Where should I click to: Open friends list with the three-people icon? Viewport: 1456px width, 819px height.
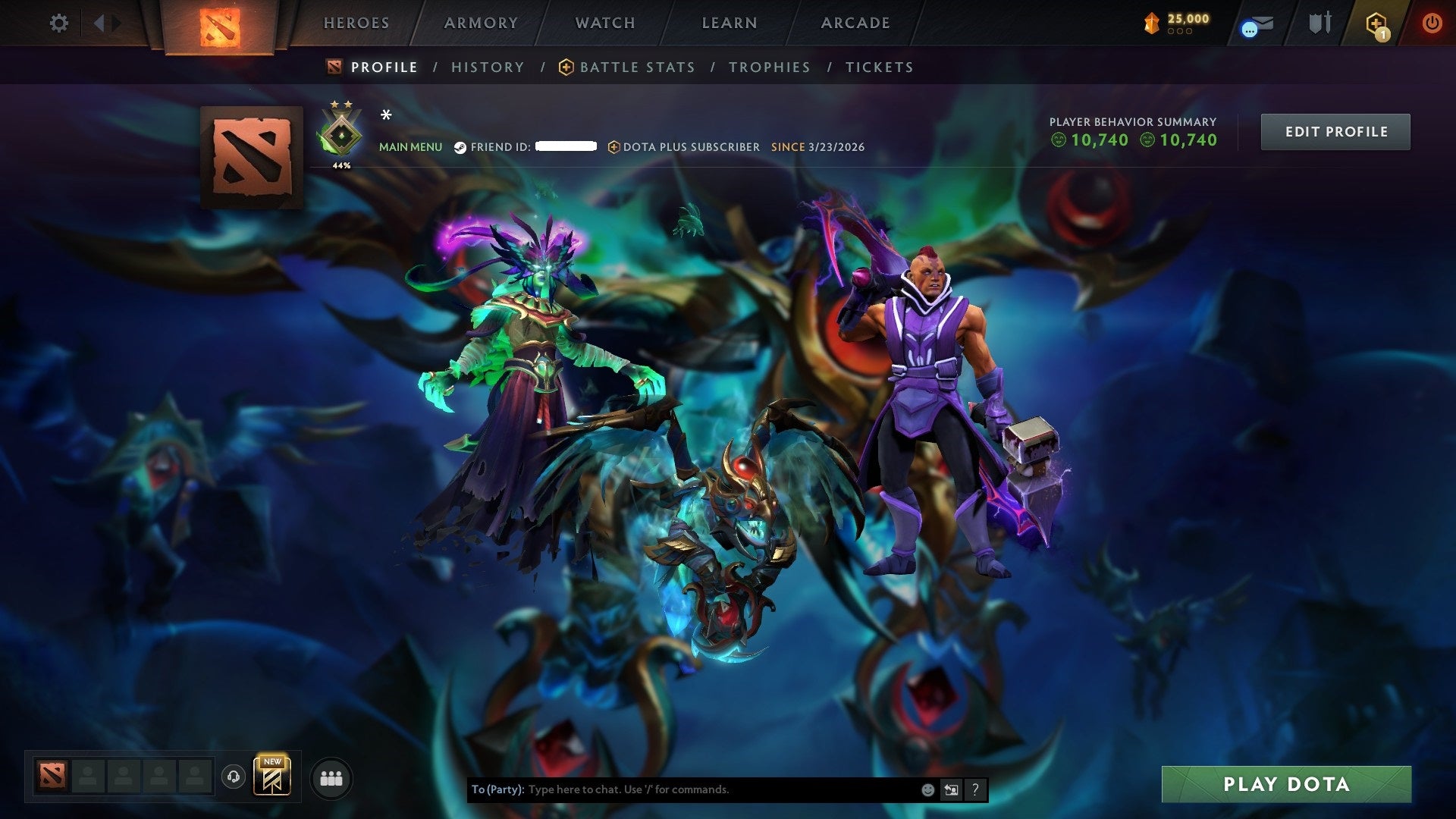tap(331, 777)
